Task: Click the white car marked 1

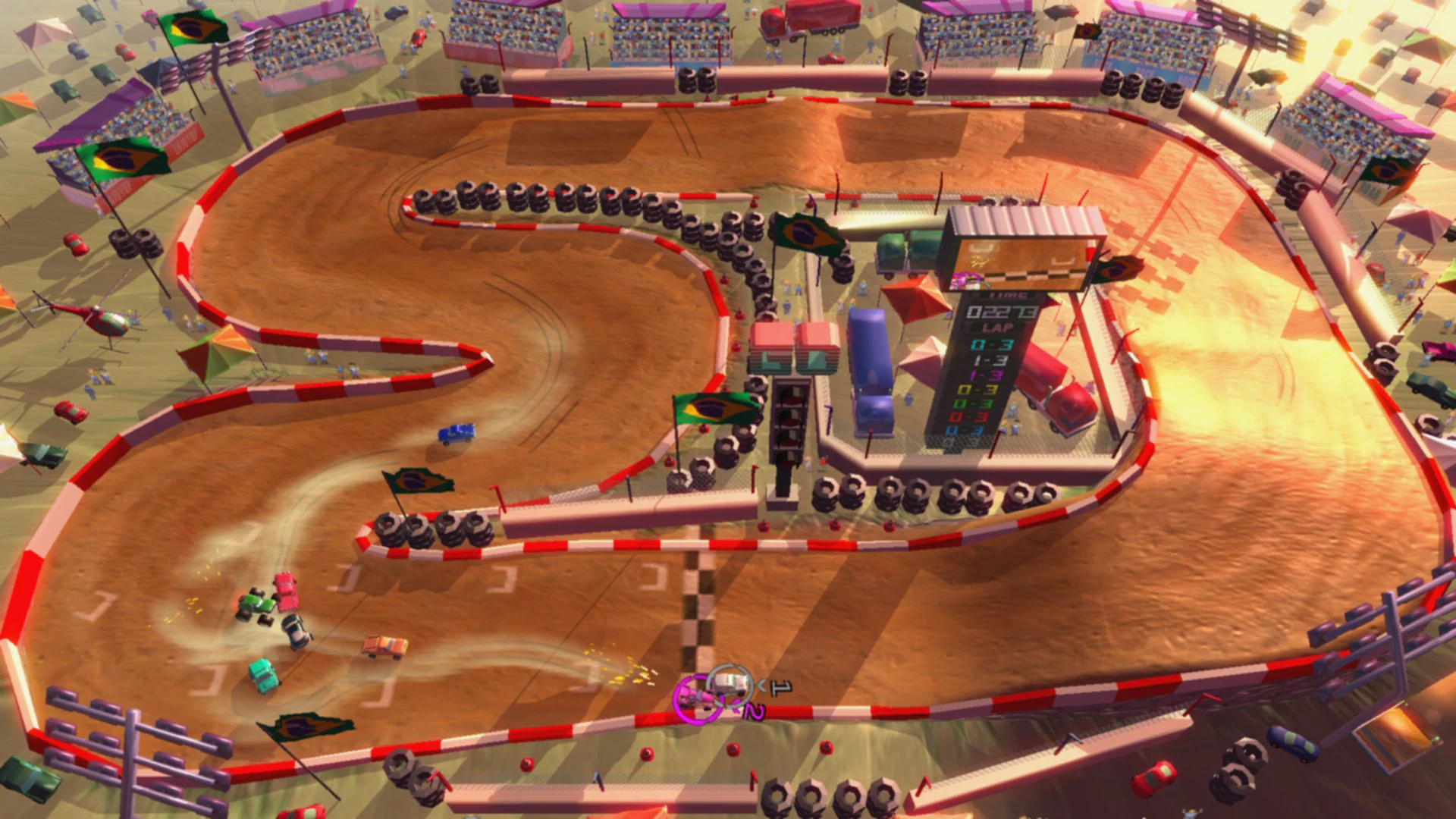Action: point(730,685)
